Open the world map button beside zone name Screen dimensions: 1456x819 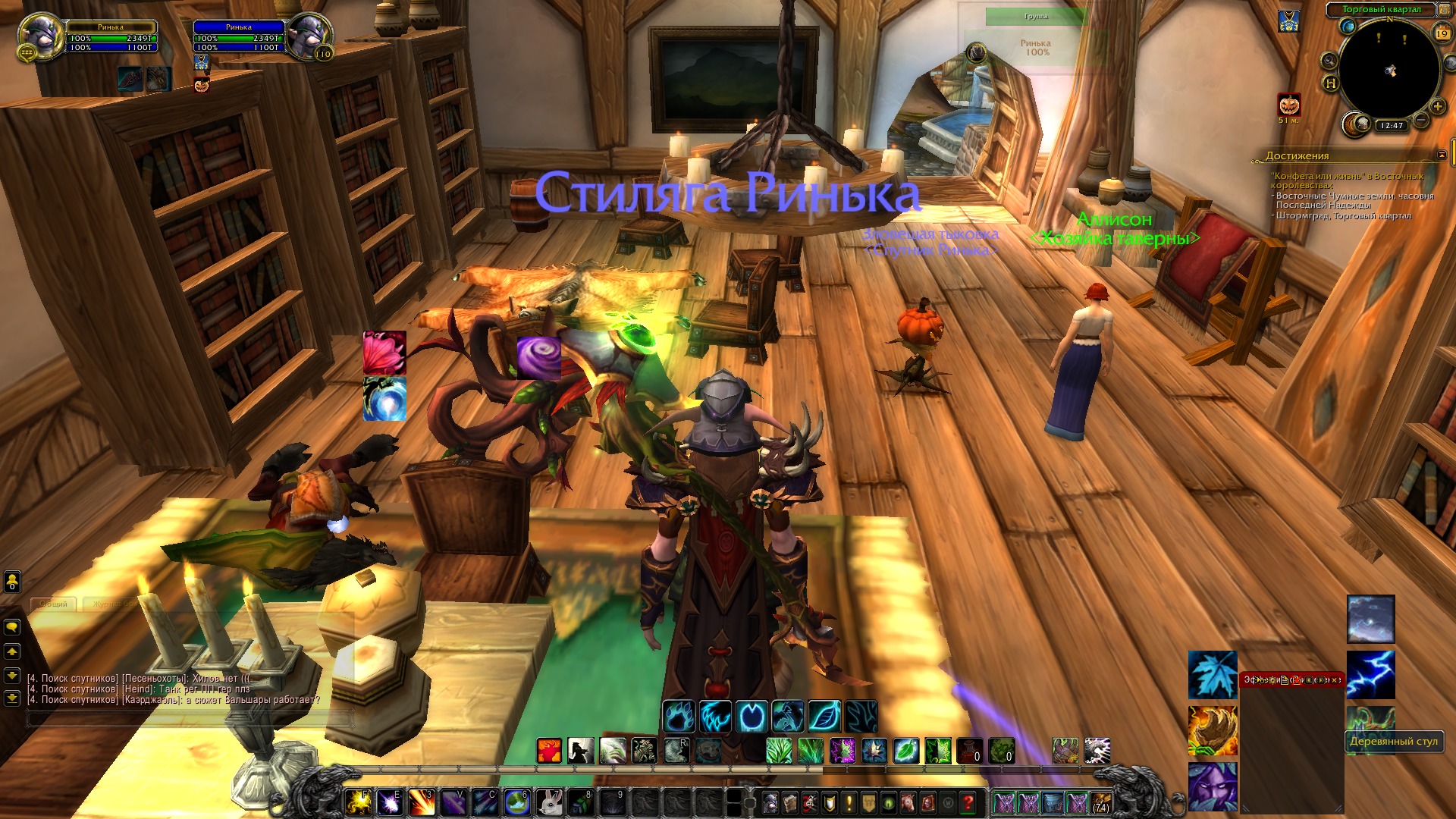point(1445,10)
